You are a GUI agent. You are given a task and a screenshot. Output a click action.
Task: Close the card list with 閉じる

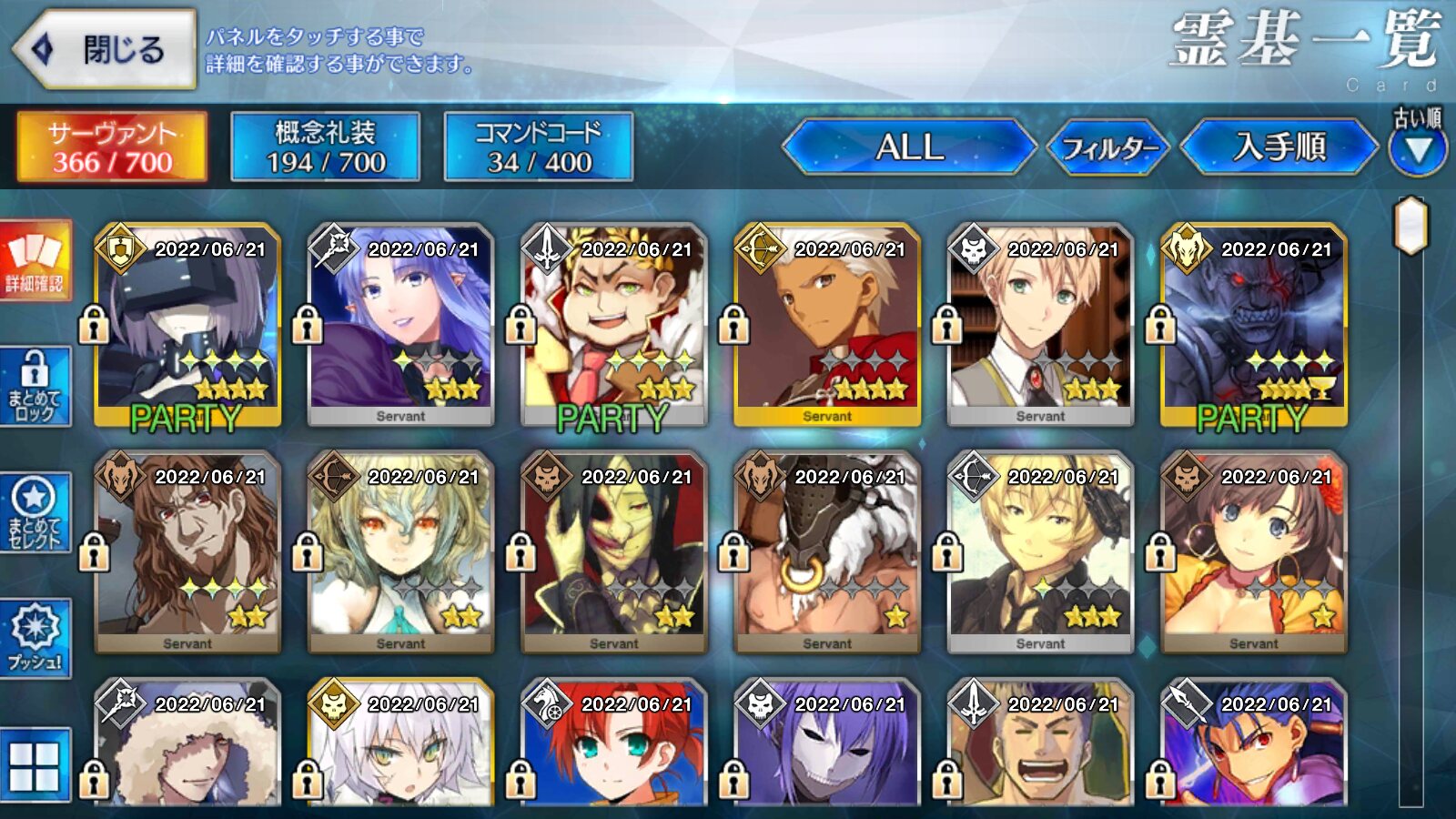pyautogui.click(x=105, y=49)
